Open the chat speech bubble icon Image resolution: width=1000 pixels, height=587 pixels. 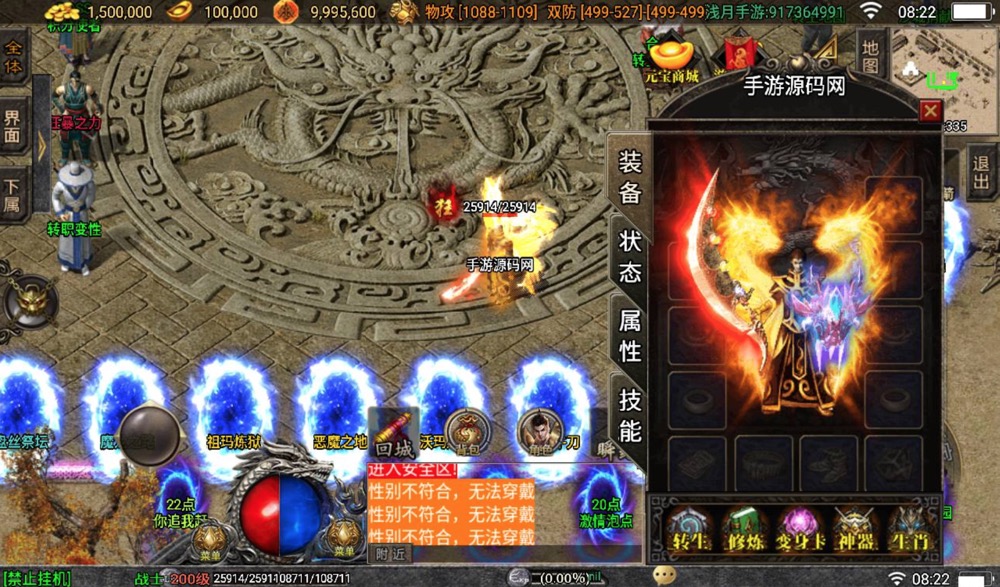pos(665,575)
